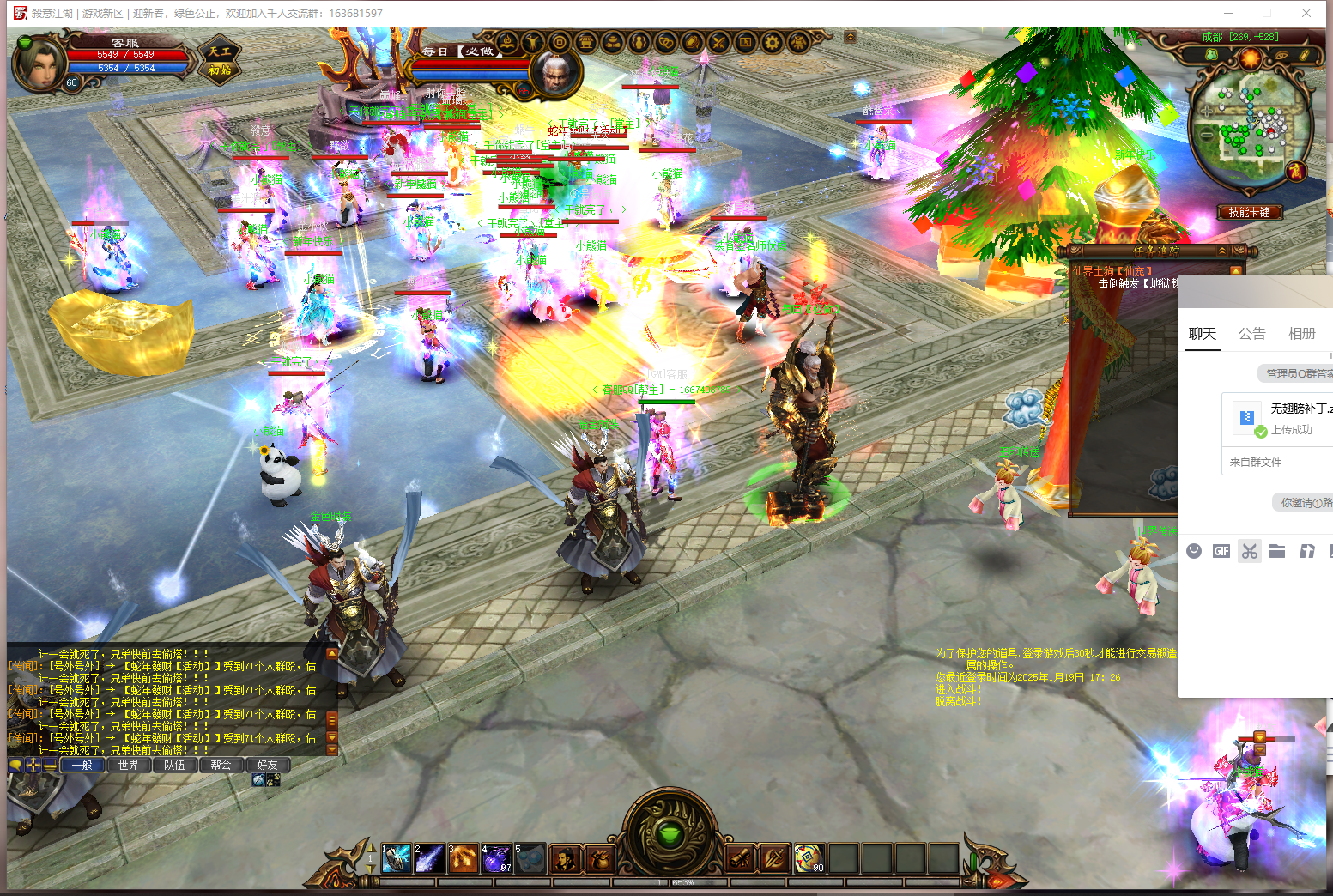
Task: Switch chat to 队伍 channel
Action: [x=174, y=765]
